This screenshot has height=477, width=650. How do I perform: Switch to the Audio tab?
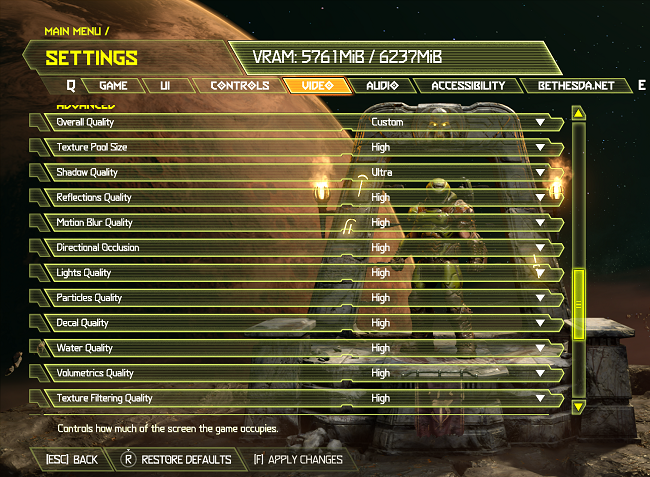(382, 86)
